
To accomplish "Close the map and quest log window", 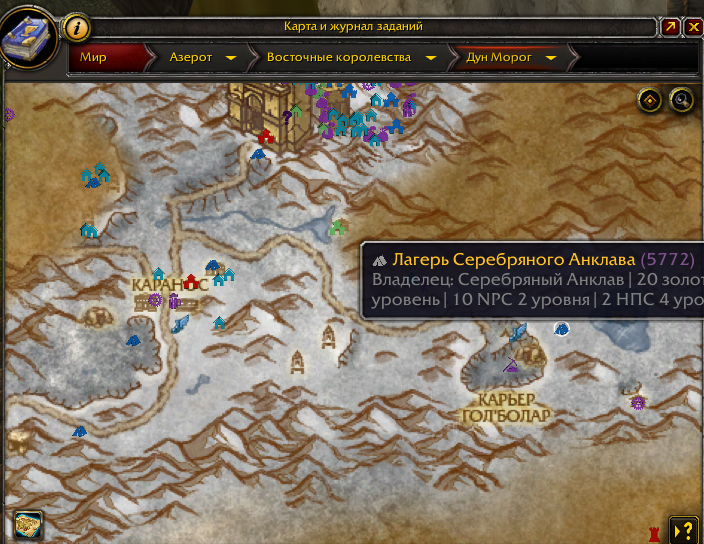I will (x=694, y=27).
